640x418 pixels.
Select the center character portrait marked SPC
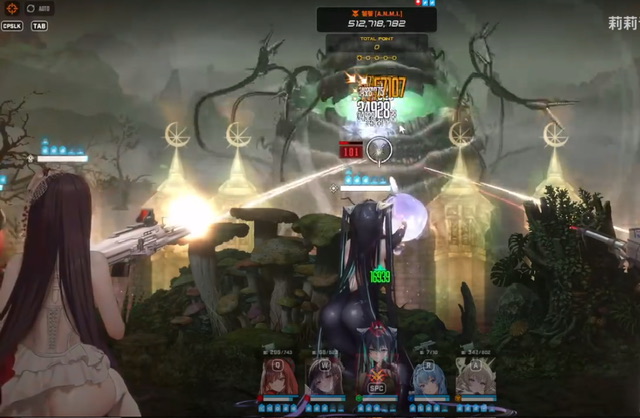376,376
